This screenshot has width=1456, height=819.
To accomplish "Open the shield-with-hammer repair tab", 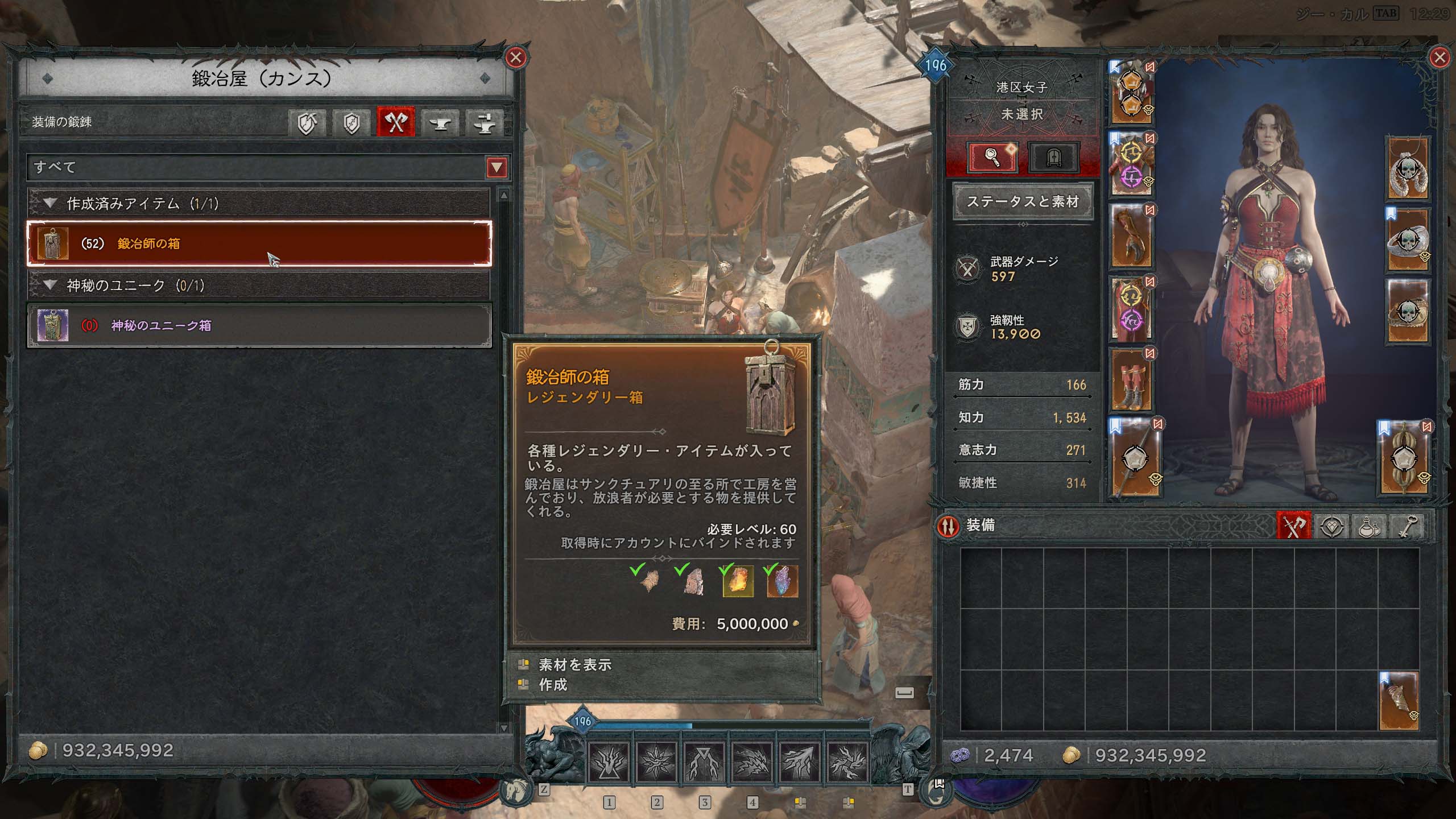I will (x=307, y=122).
